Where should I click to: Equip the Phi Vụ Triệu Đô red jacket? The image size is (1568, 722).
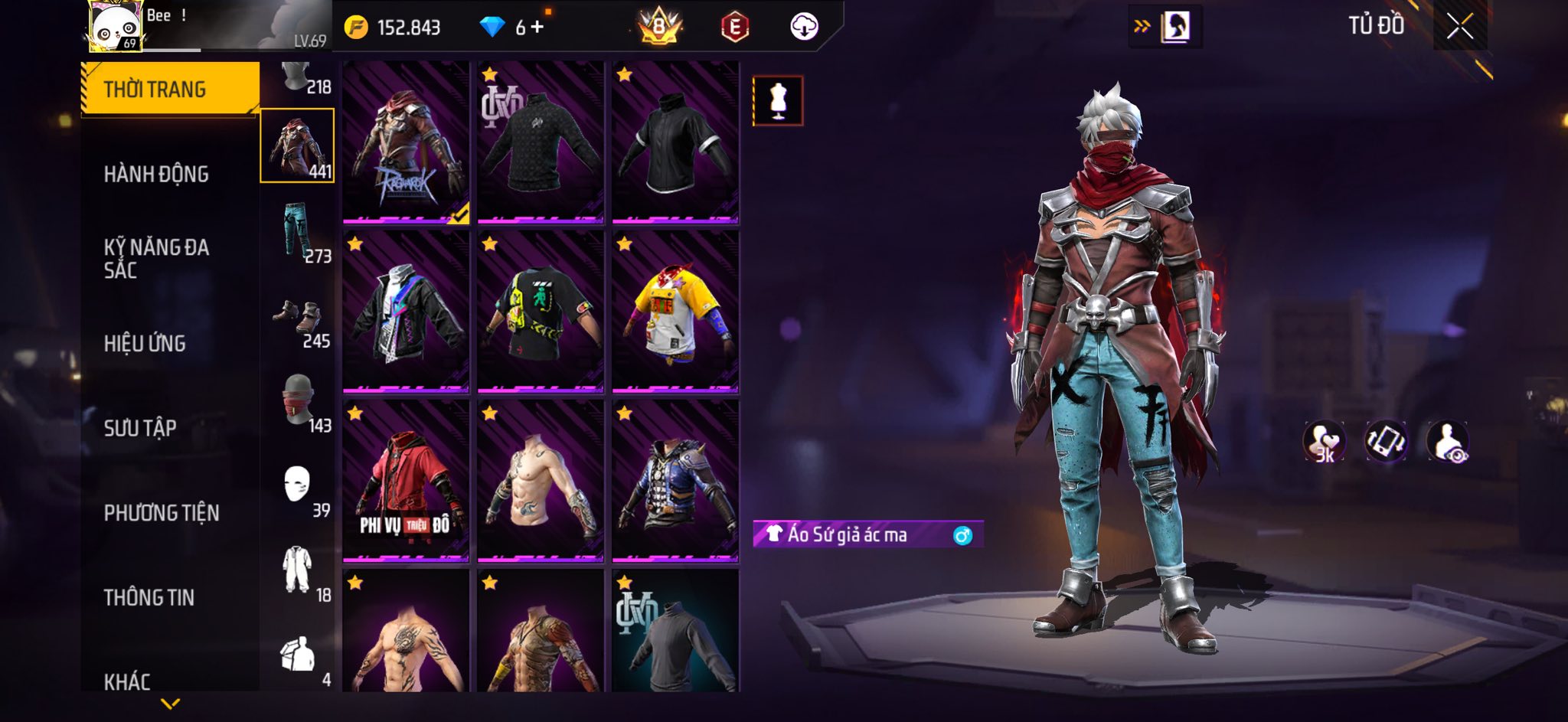click(406, 480)
